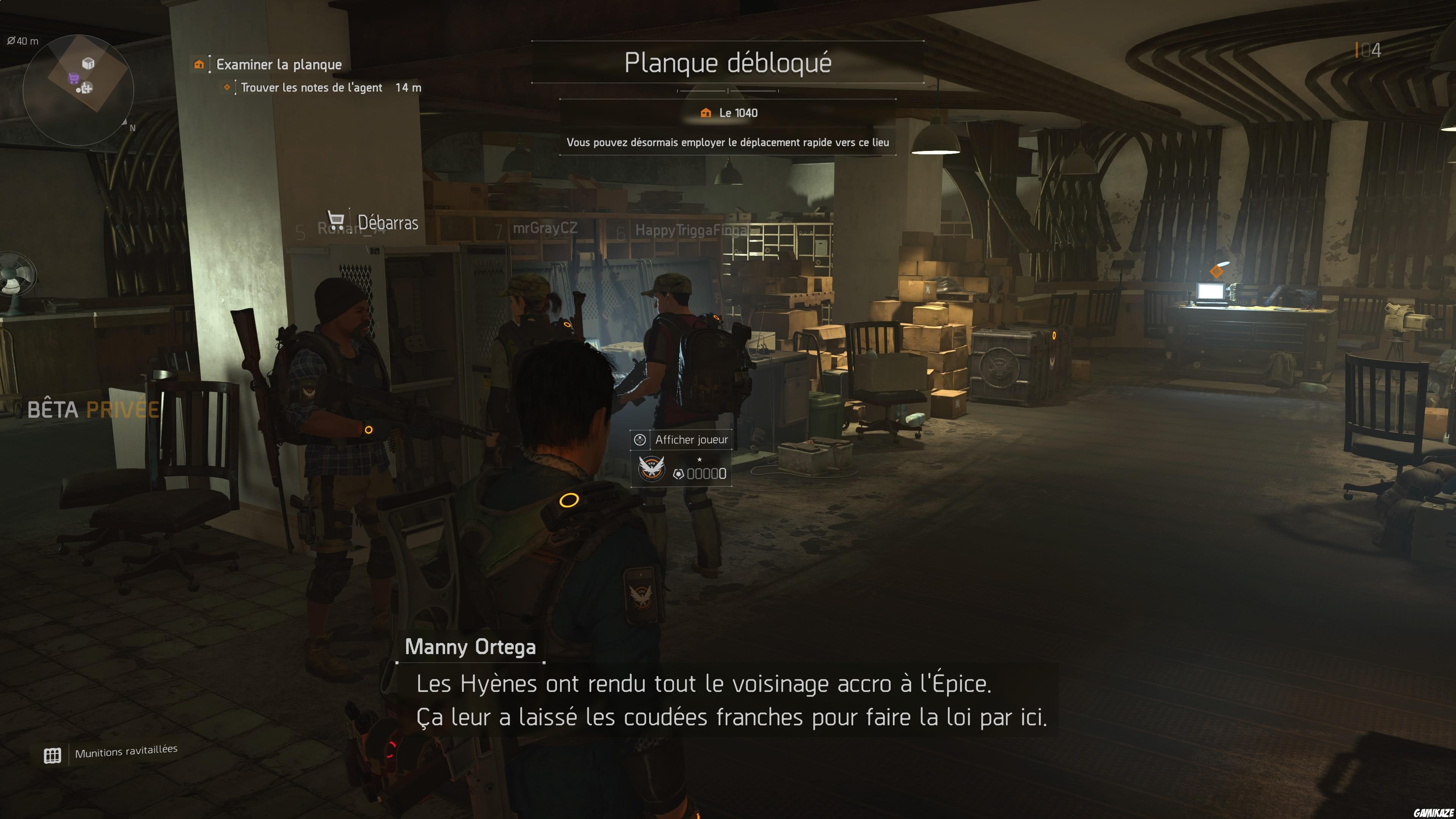The width and height of the screenshot is (1456, 819).
Task: Click the fast travel notice under "Le 1040"
Action: coord(728,143)
